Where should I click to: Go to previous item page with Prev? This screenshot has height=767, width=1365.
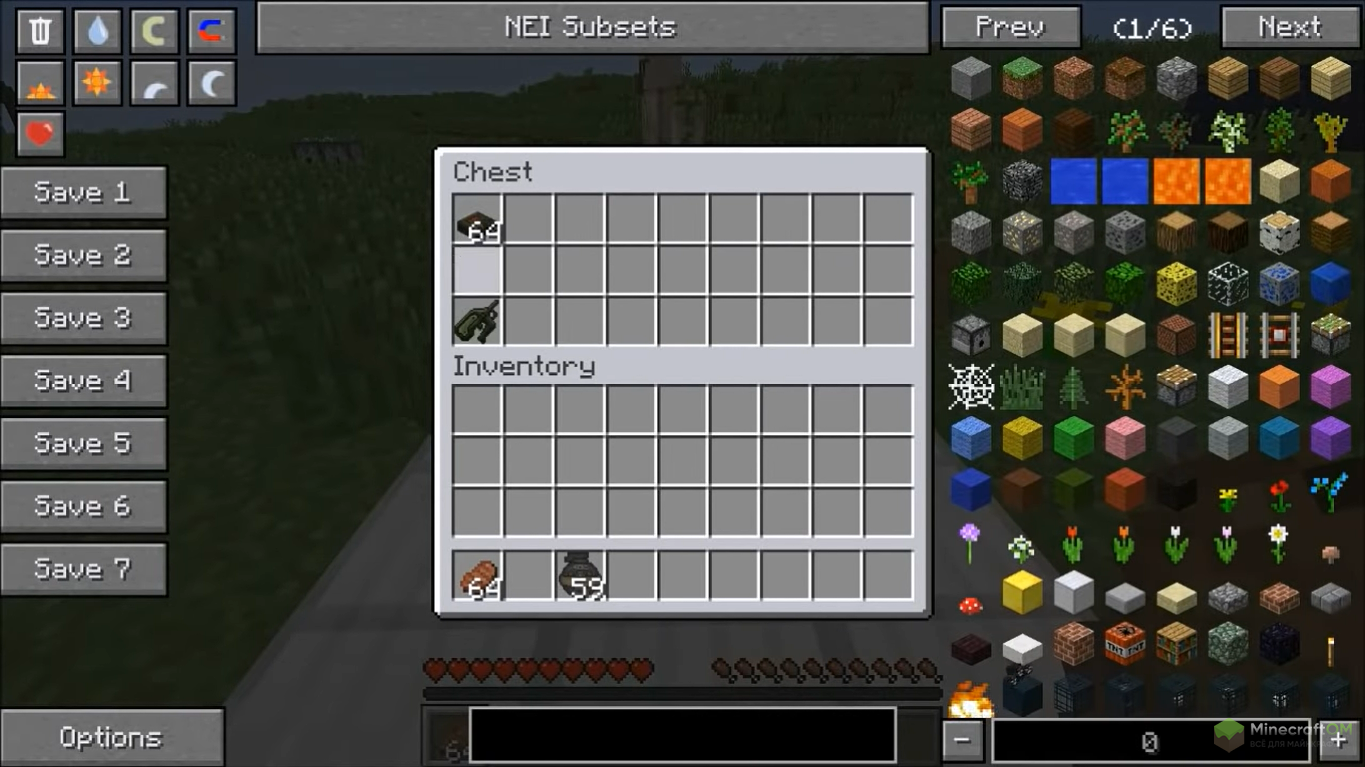click(1010, 27)
